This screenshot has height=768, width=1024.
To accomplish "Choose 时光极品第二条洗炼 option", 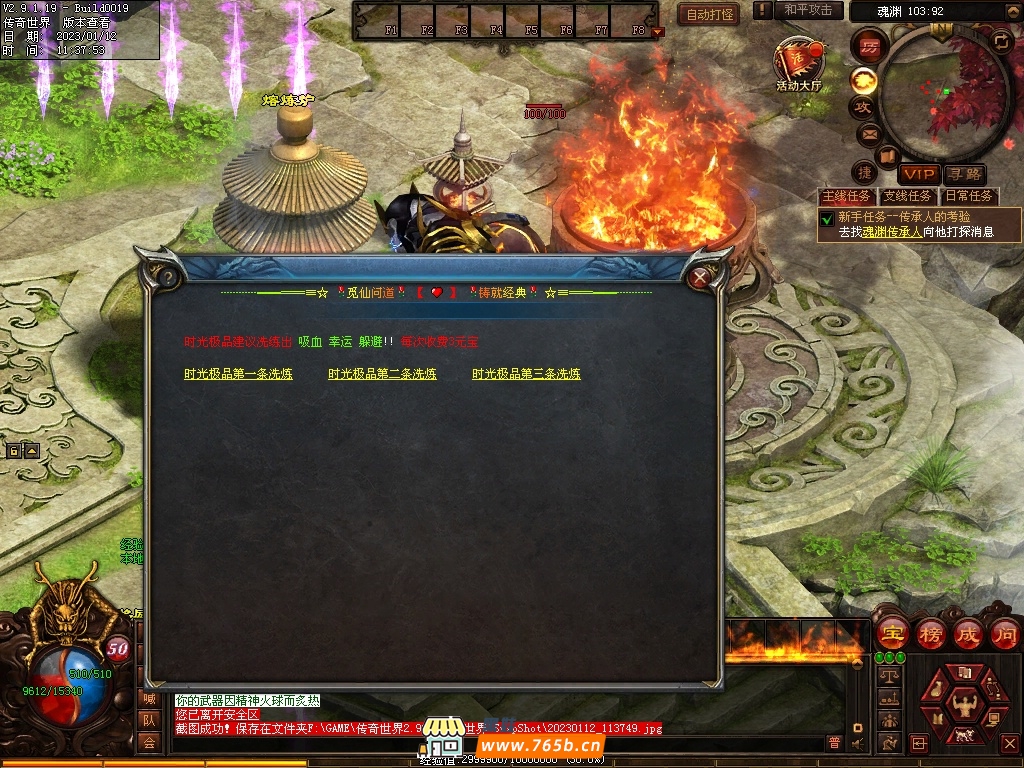I will click(x=382, y=374).
